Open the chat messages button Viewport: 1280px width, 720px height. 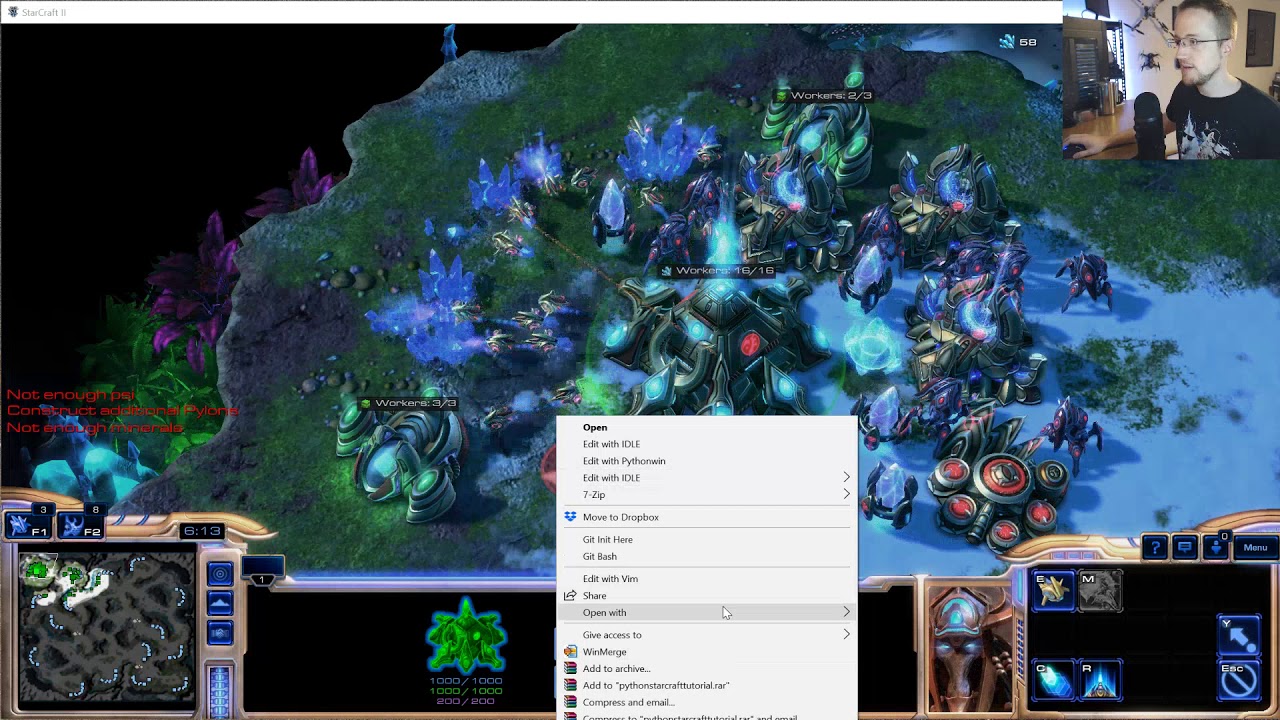point(1185,547)
